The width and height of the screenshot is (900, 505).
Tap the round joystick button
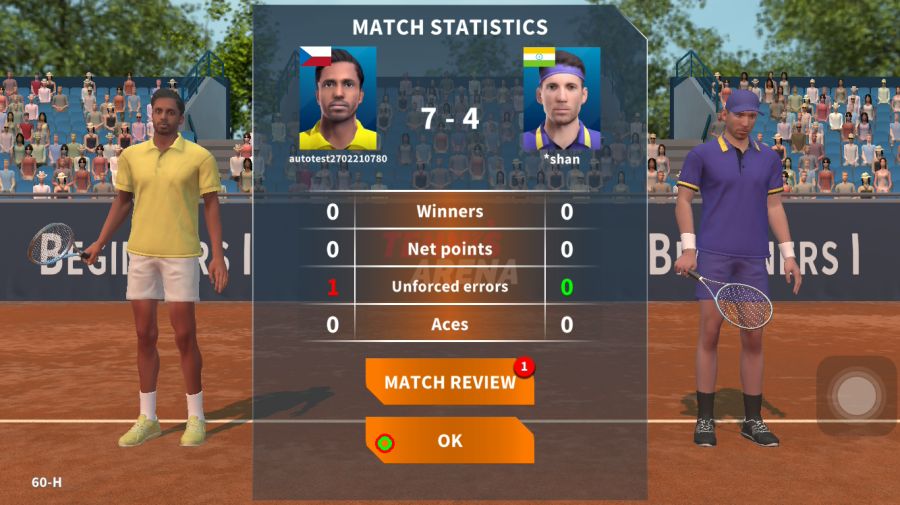point(855,396)
